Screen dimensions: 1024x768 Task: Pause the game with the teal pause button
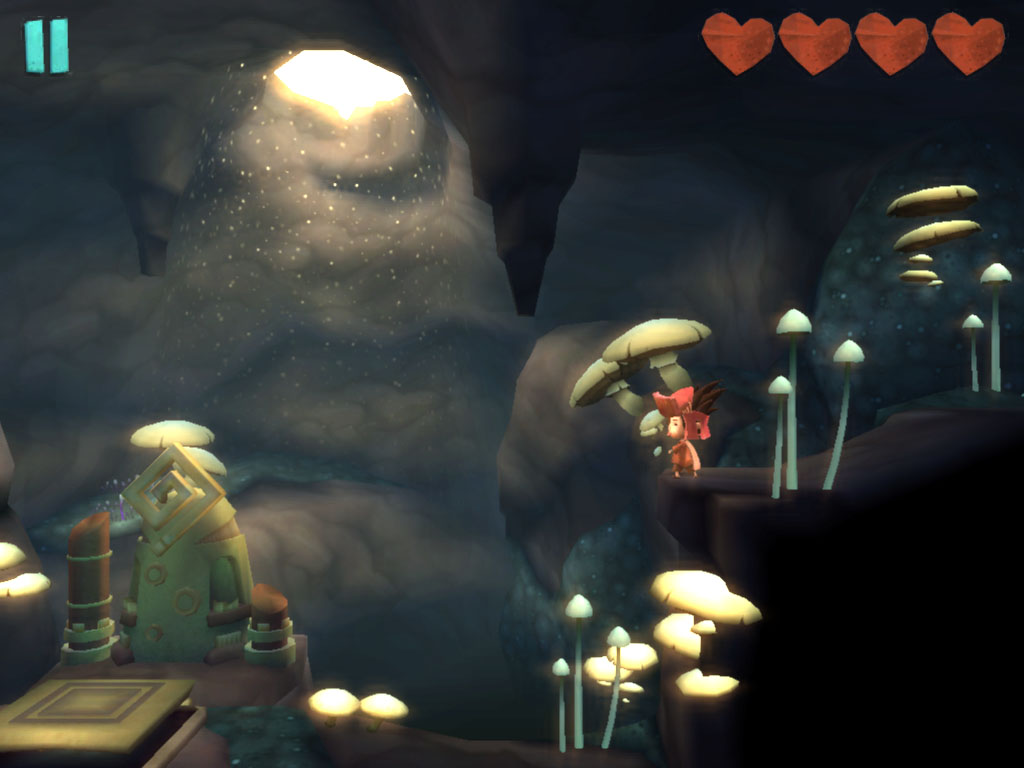pyautogui.click(x=47, y=46)
